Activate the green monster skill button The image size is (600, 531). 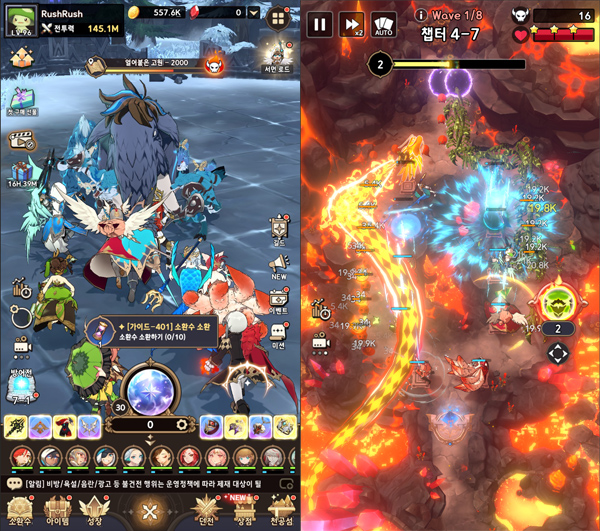[x=557, y=302]
